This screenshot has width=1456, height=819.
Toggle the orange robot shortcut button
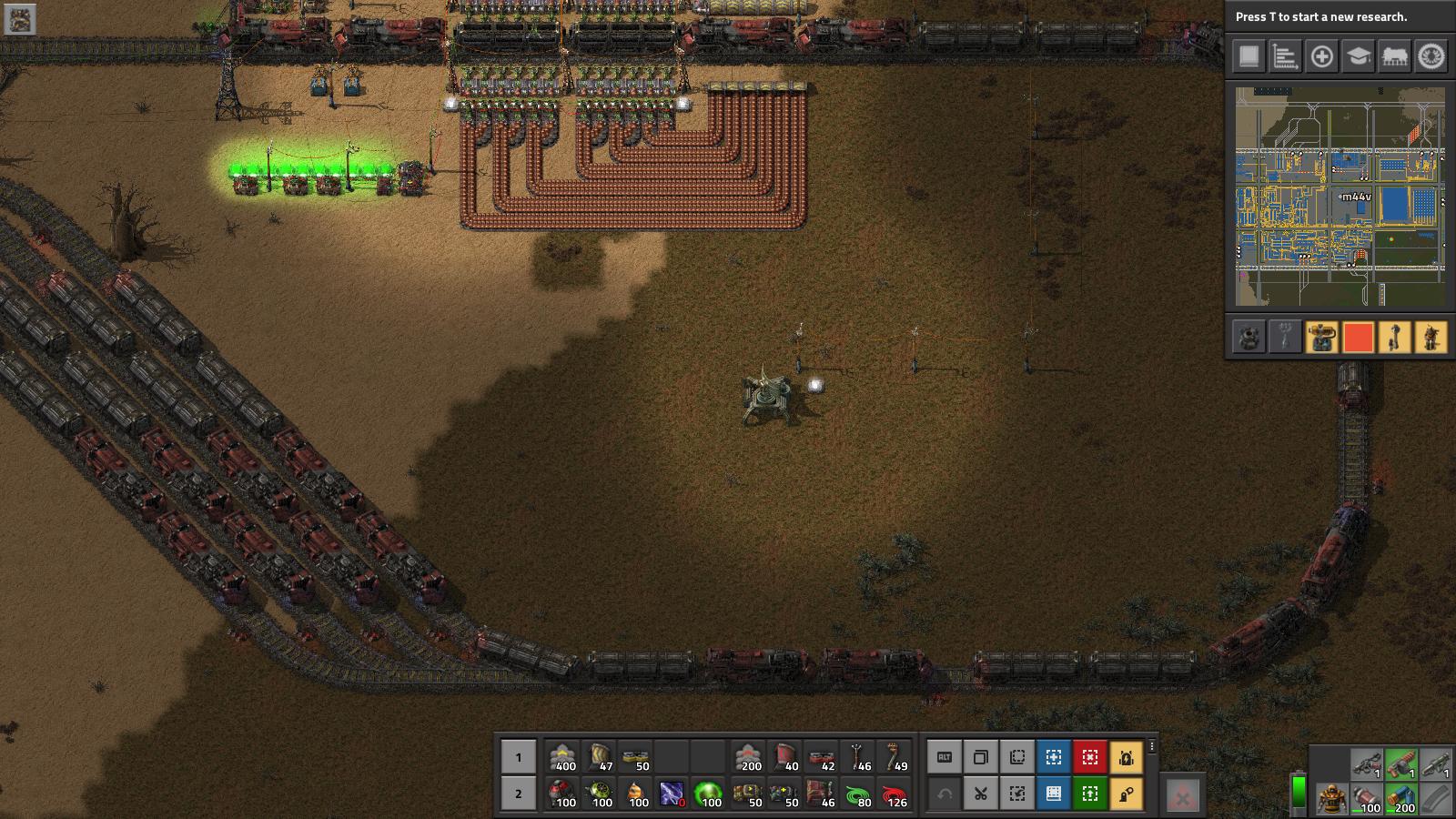pyautogui.click(x=1126, y=757)
